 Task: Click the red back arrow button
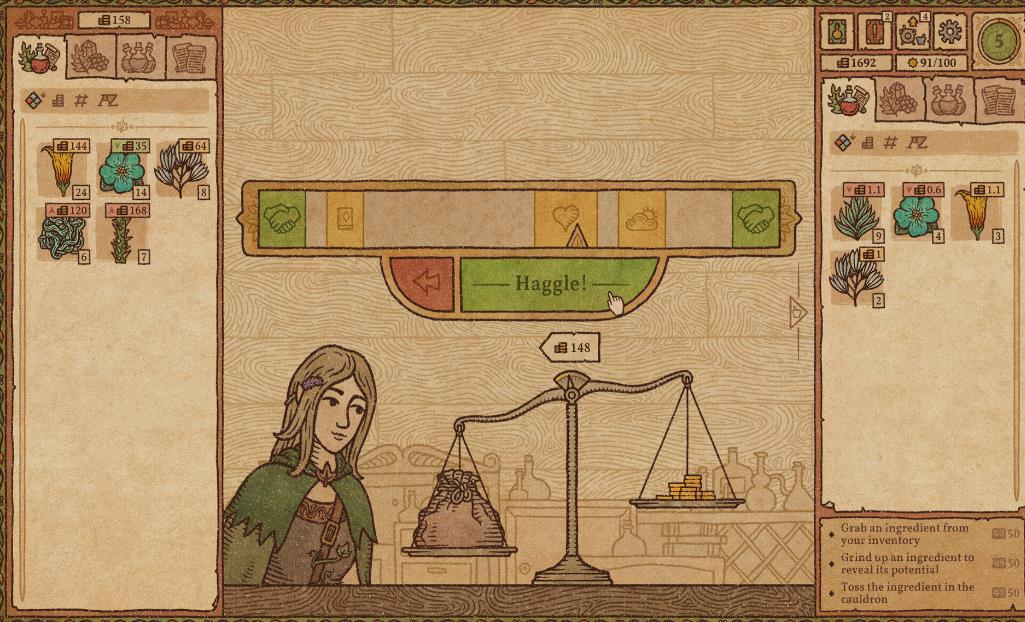pos(424,283)
